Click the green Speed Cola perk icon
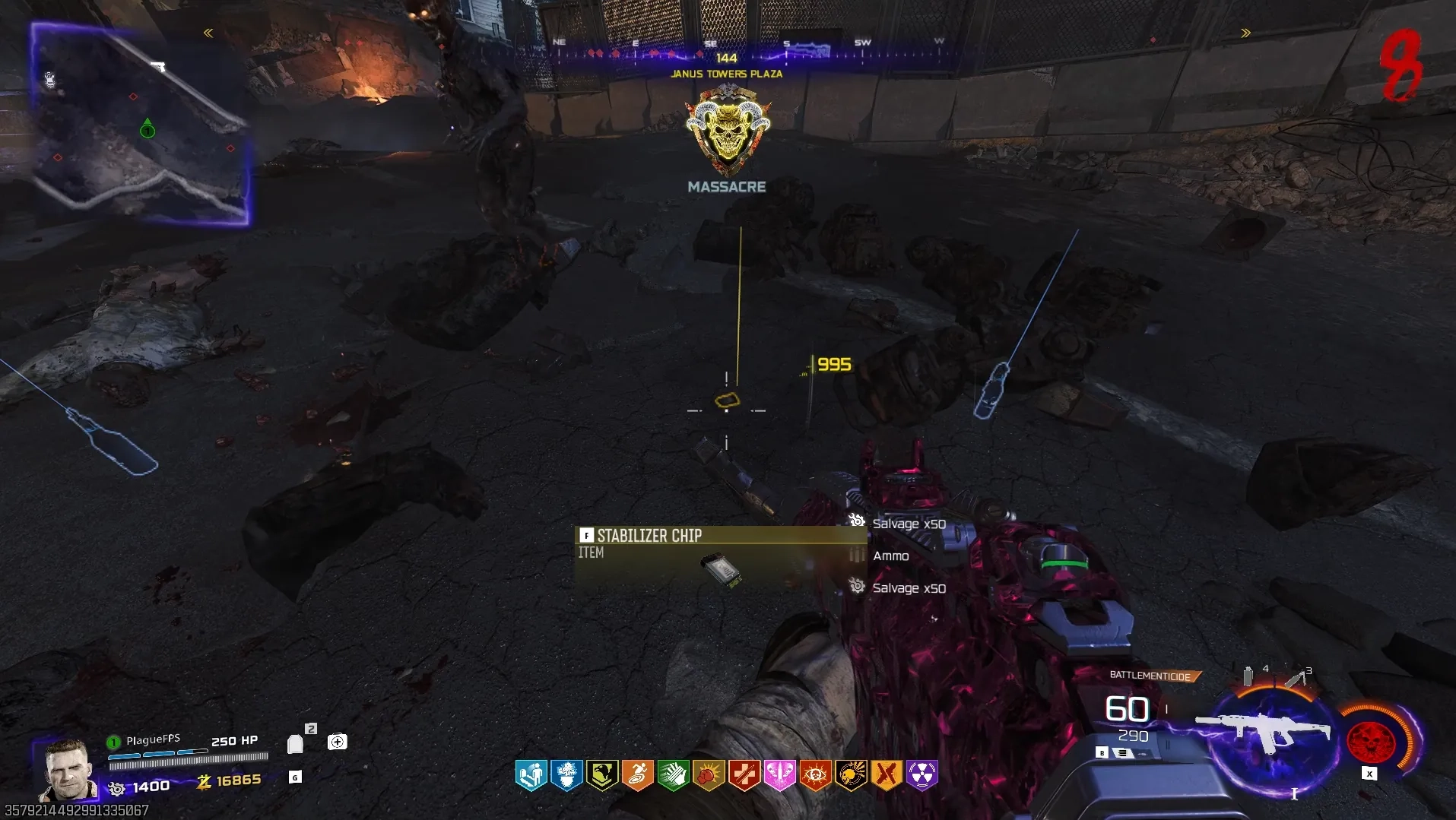1456x820 pixels. 673,775
